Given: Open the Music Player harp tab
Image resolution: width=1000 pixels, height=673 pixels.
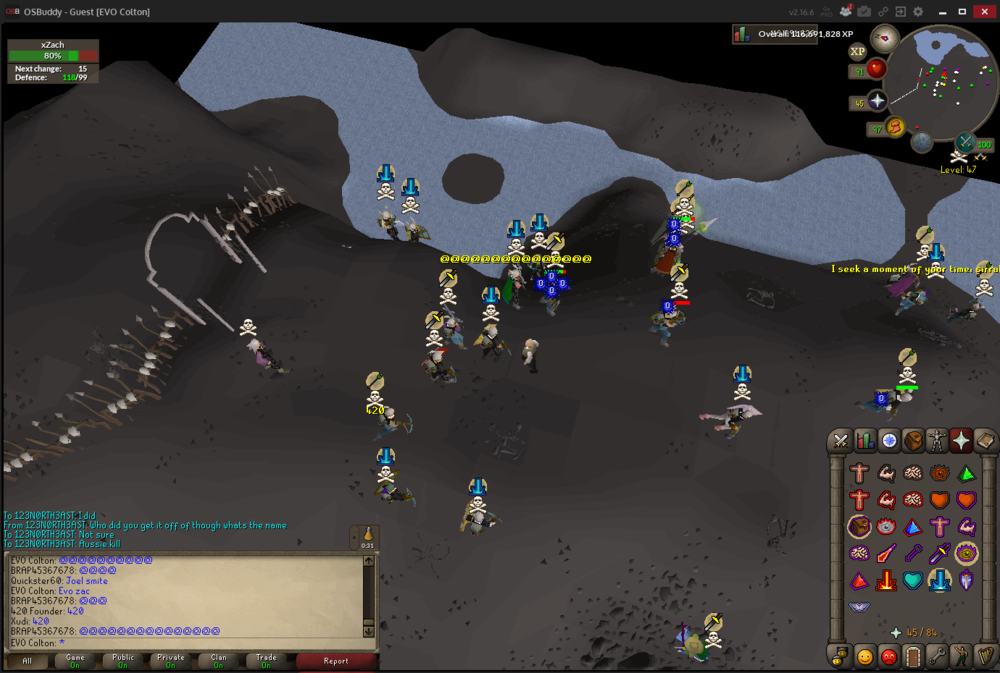Looking at the screenshot, I should (x=984, y=657).
